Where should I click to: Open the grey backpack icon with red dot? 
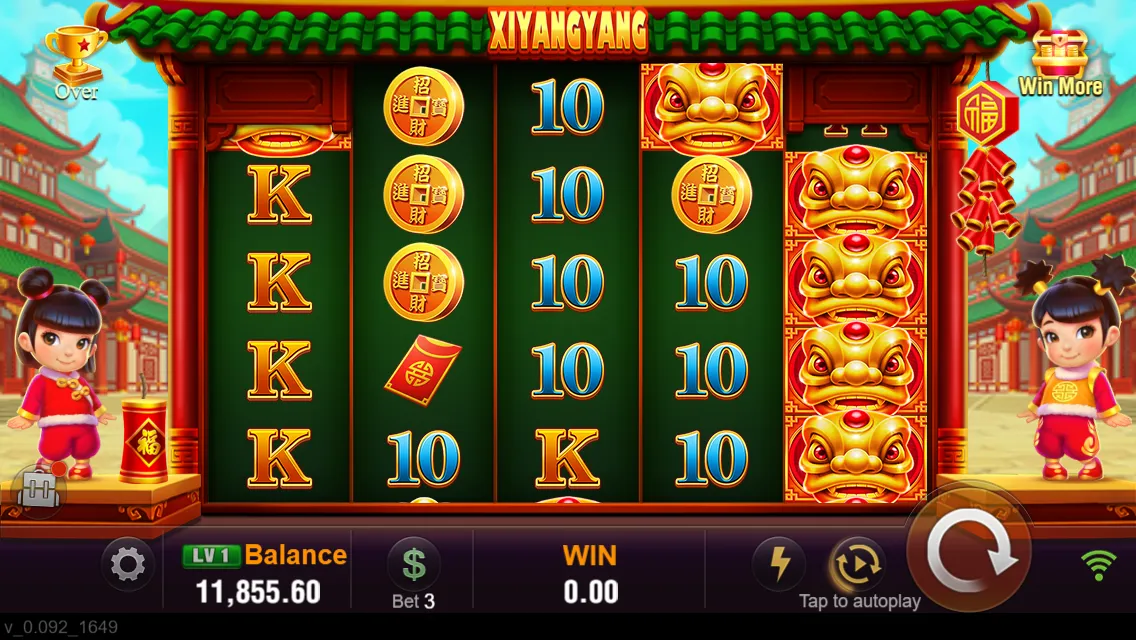coord(40,490)
